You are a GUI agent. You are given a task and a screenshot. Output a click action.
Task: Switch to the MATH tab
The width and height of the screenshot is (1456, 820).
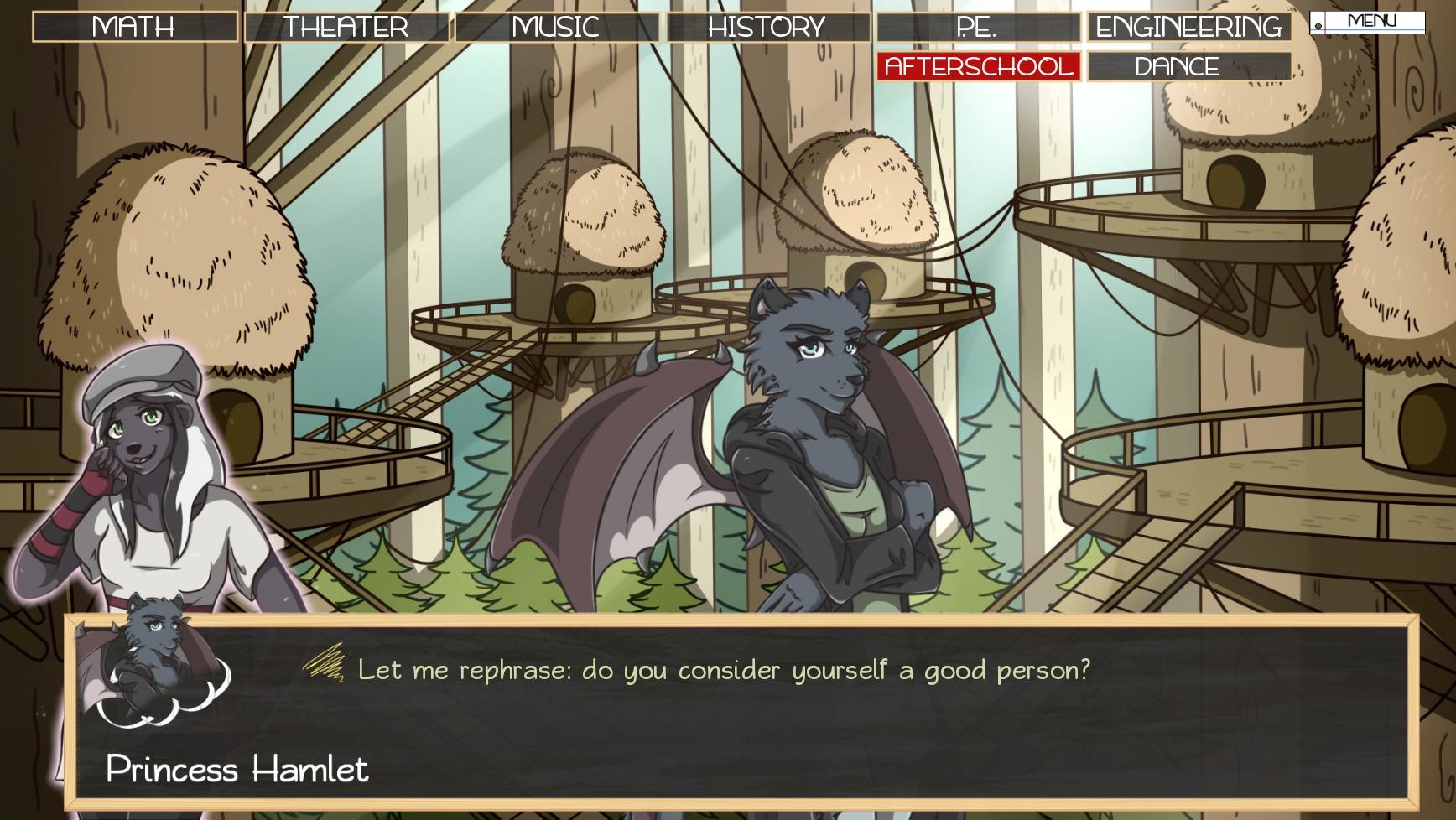pos(134,26)
